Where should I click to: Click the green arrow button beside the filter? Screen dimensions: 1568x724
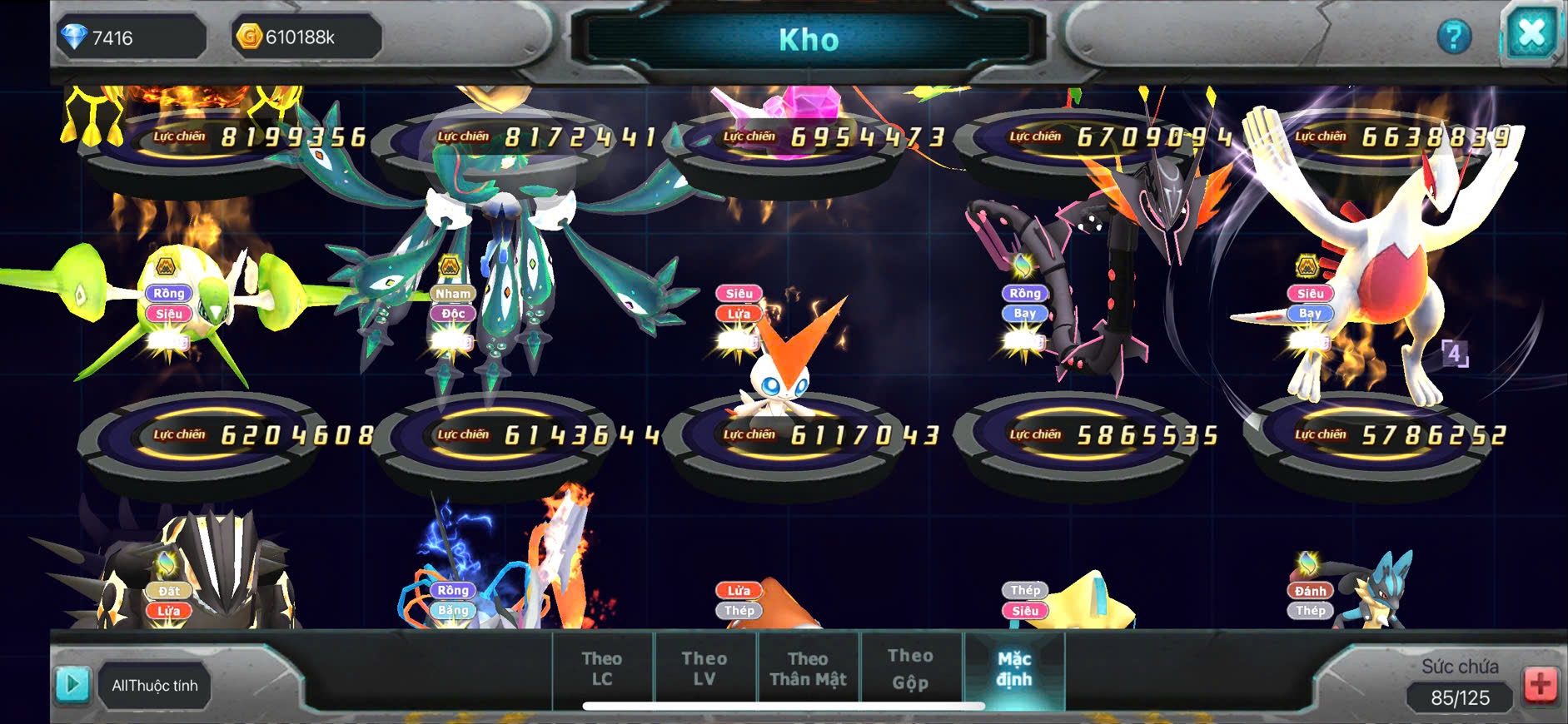72,684
